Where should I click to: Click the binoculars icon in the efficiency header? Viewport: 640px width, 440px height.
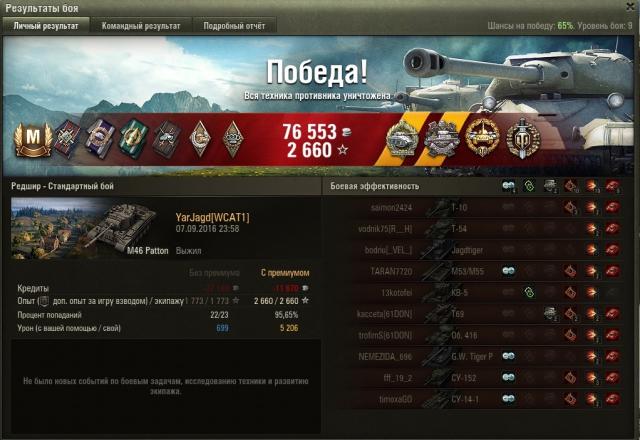(x=508, y=186)
